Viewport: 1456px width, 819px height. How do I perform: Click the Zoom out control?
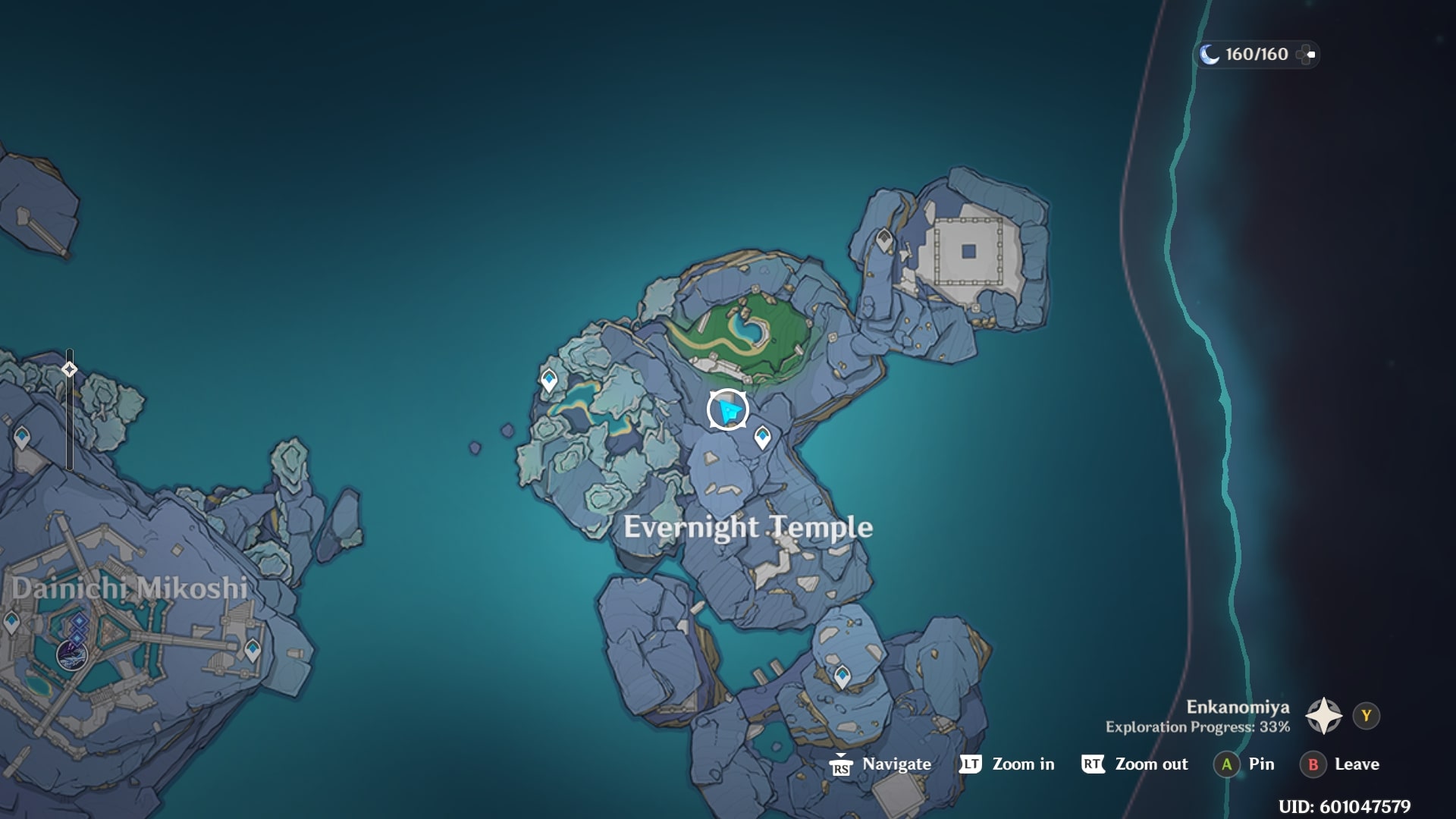tap(1148, 764)
